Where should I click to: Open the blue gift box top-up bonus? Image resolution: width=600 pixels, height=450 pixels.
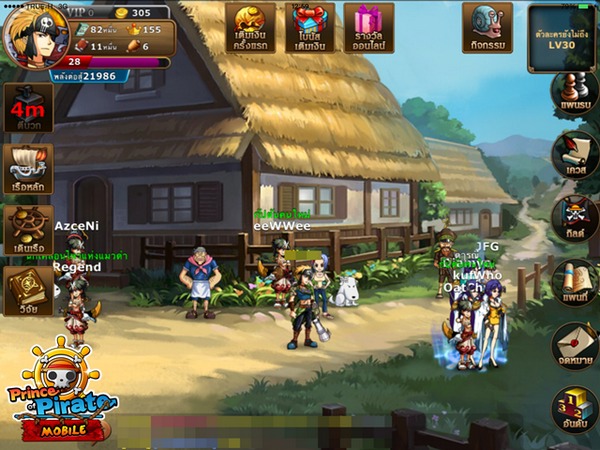click(x=309, y=27)
